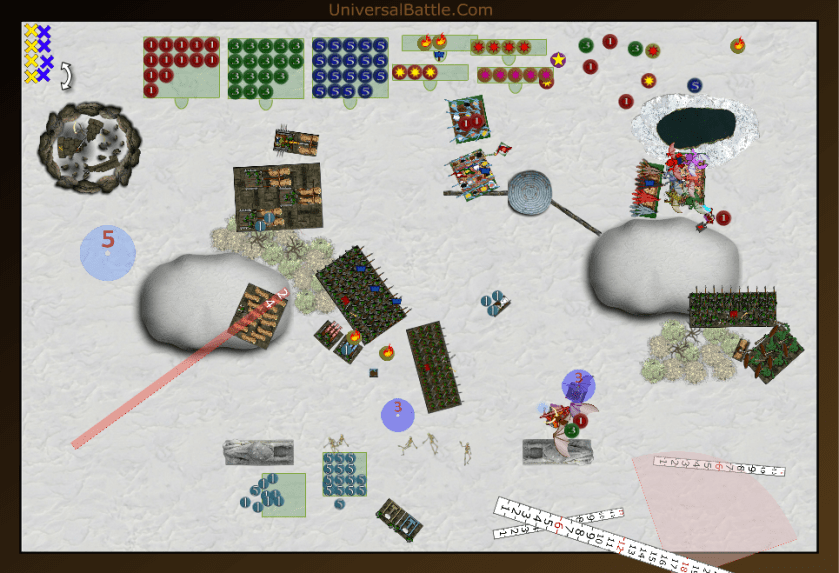Image resolution: width=839 pixels, height=573 pixels.
Task: Select the red "1" token tray
Action: point(181,67)
